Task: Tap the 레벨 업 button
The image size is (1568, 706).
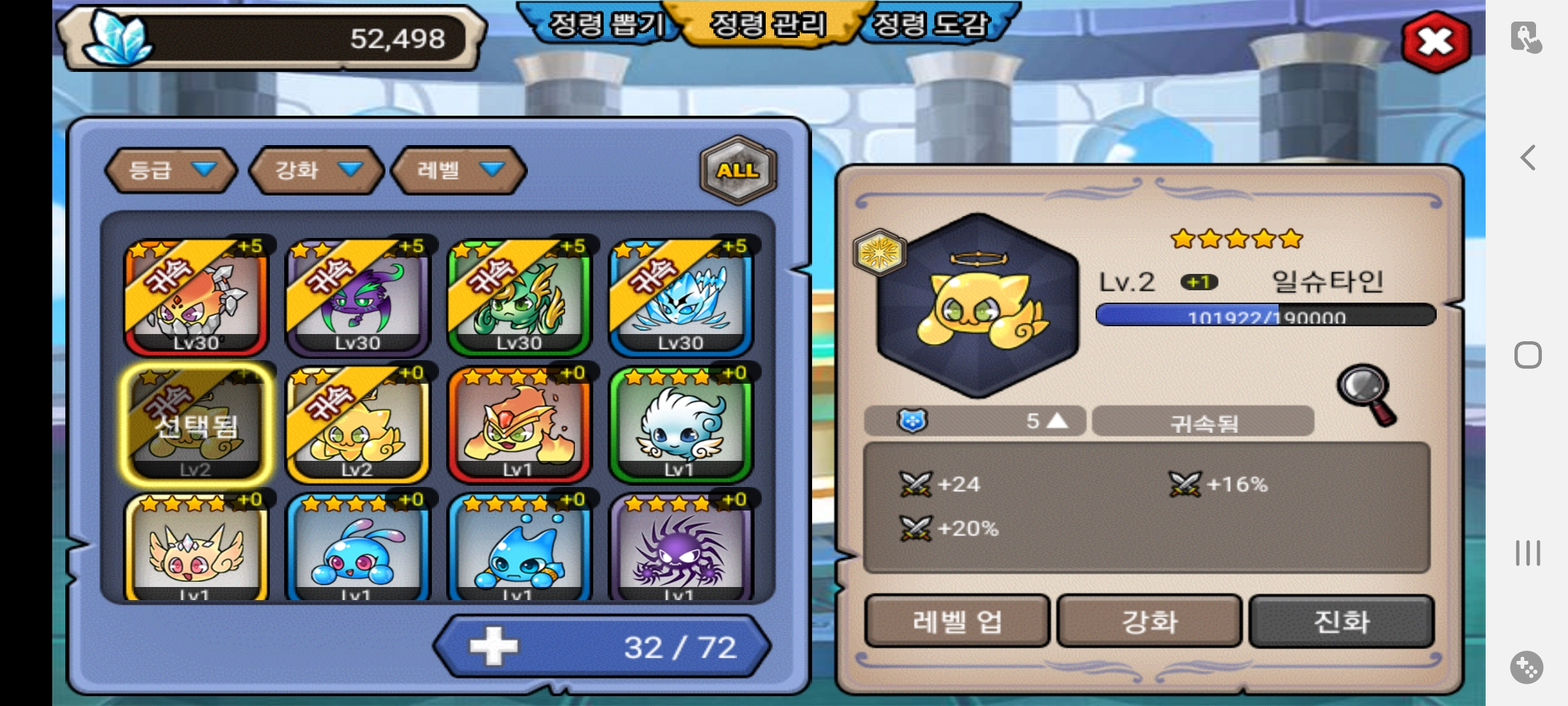Action: [x=956, y=621]
